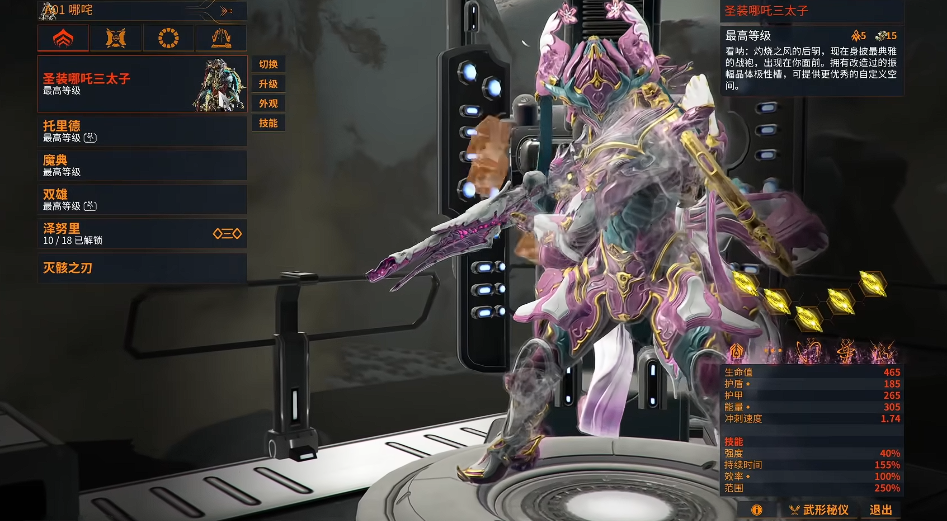Open the 托里德 primary weapon slot
947x521 pixels.
coord(140,131)
